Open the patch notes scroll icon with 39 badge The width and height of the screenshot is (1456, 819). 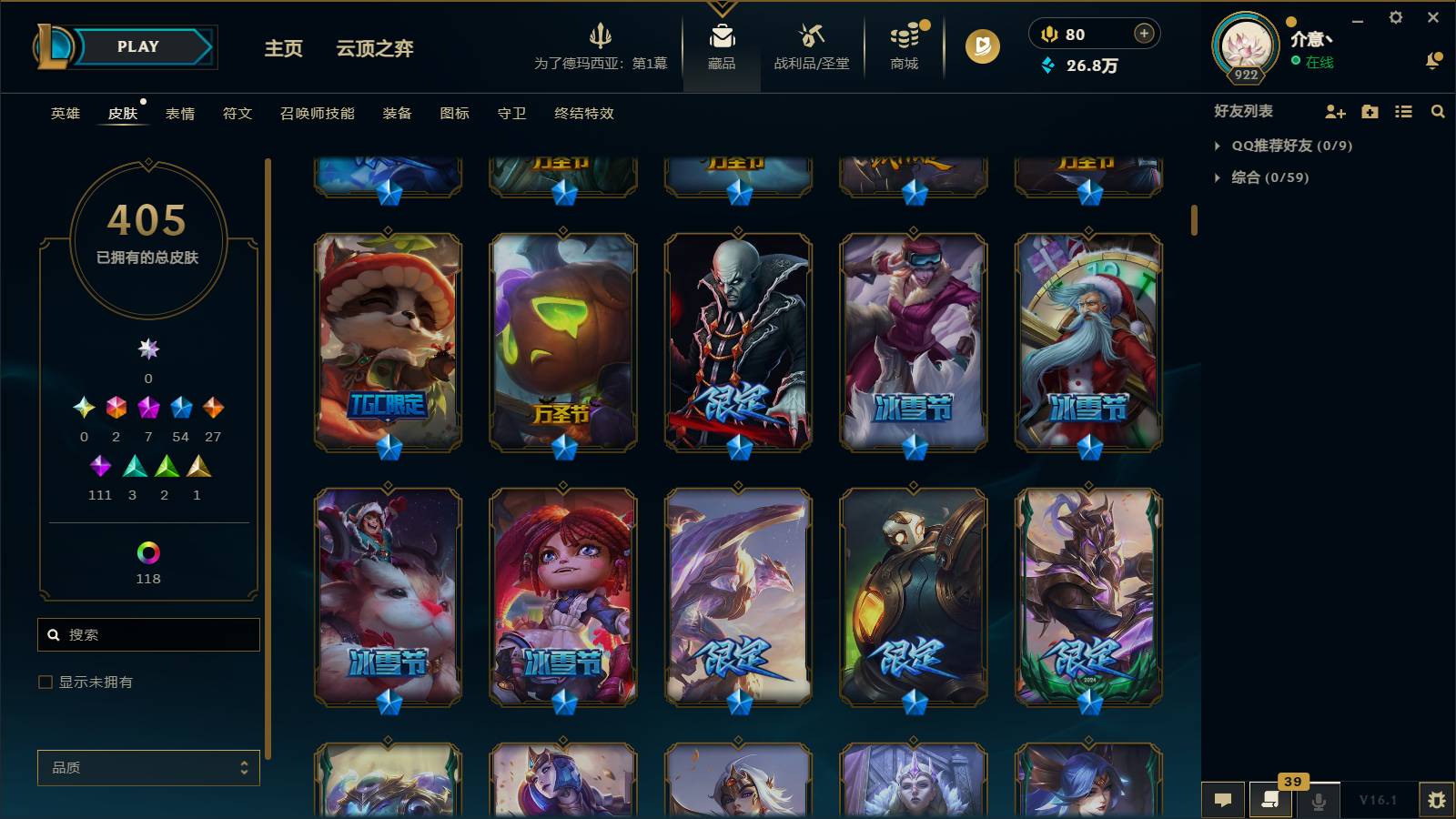pos(1270,800)
